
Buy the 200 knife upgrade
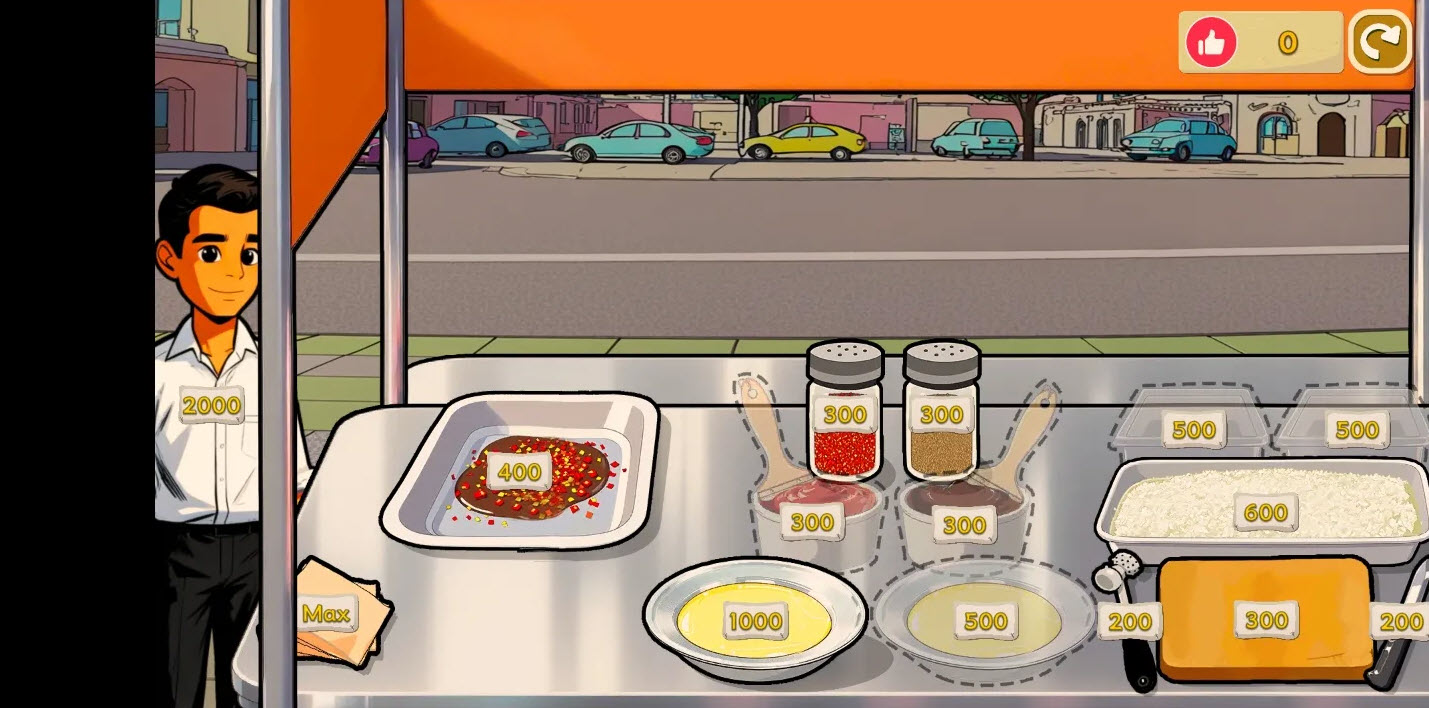[x=1400, y=622]
